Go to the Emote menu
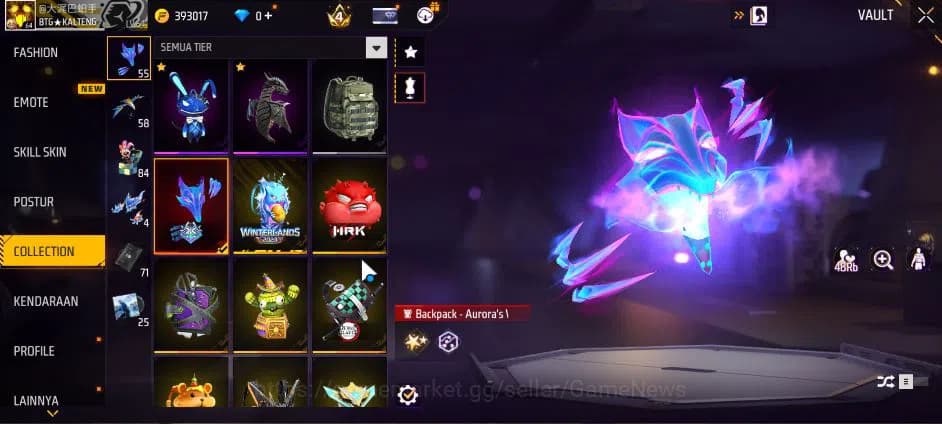Viewport: 942px width, 424px height. [31, 102]
